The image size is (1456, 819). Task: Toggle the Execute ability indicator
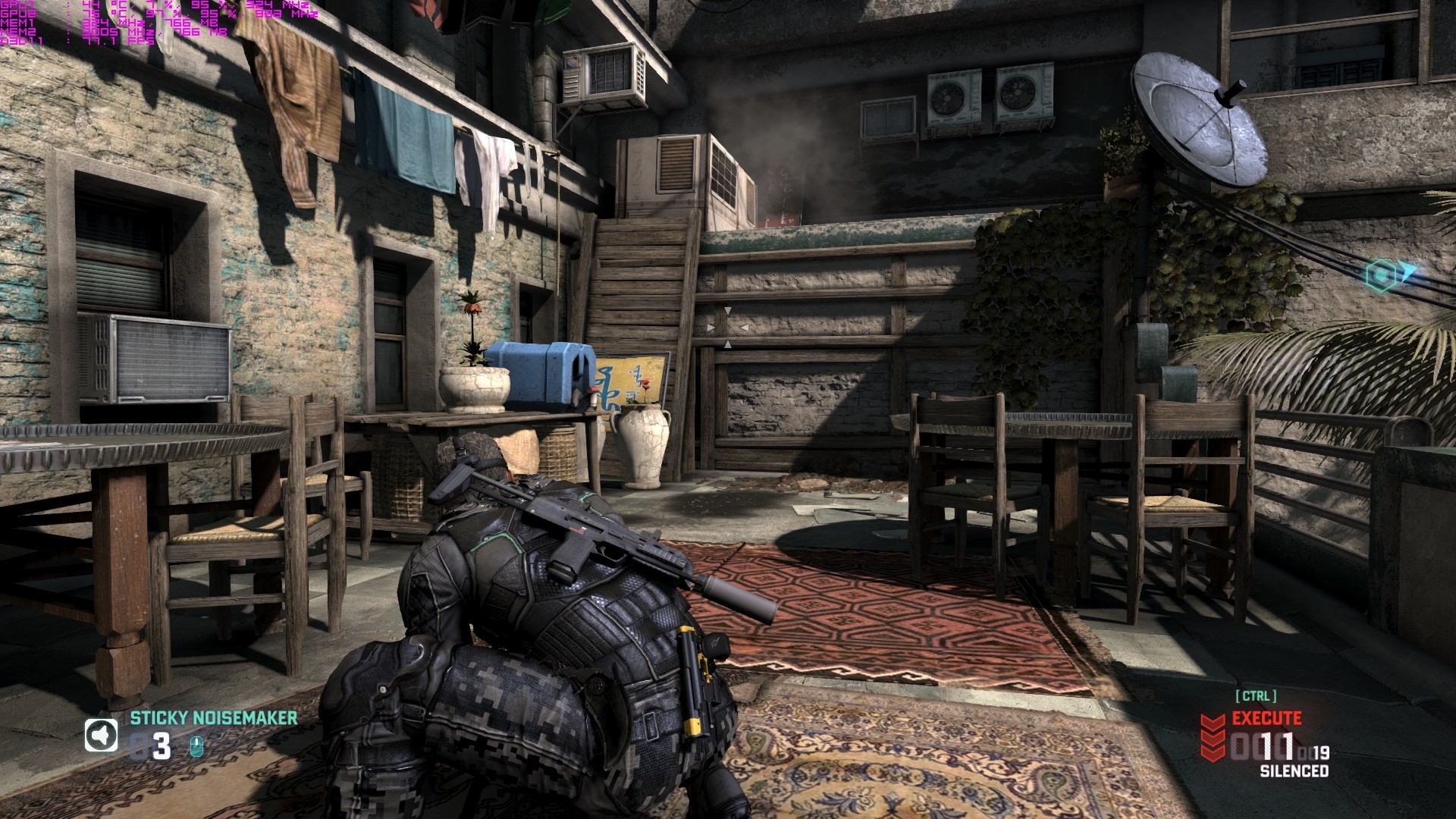point(1212,737)
